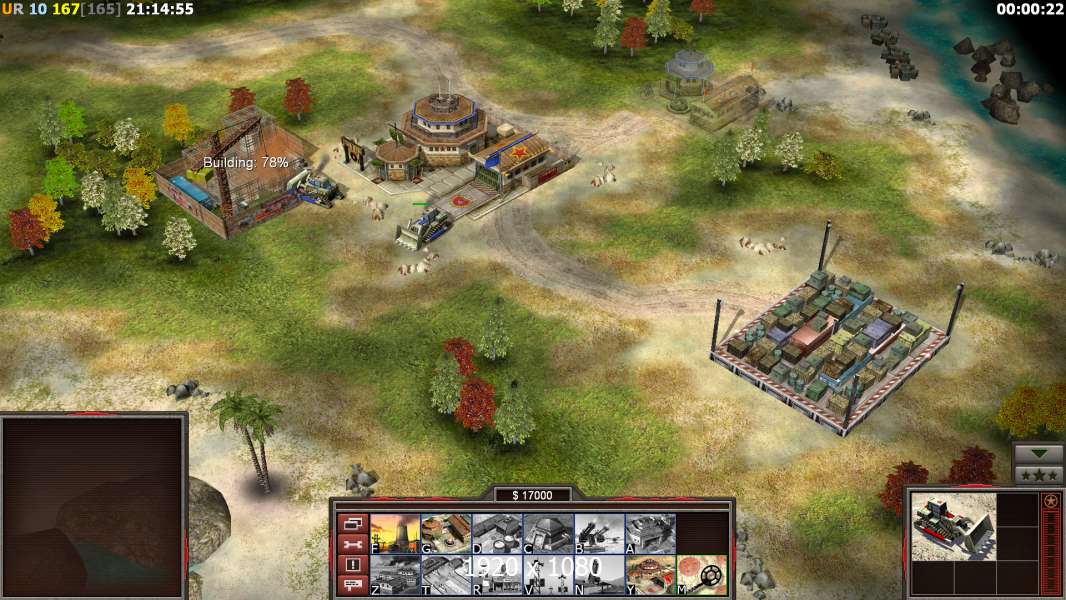
Task: Click the red wrench button
Action: 352,544
